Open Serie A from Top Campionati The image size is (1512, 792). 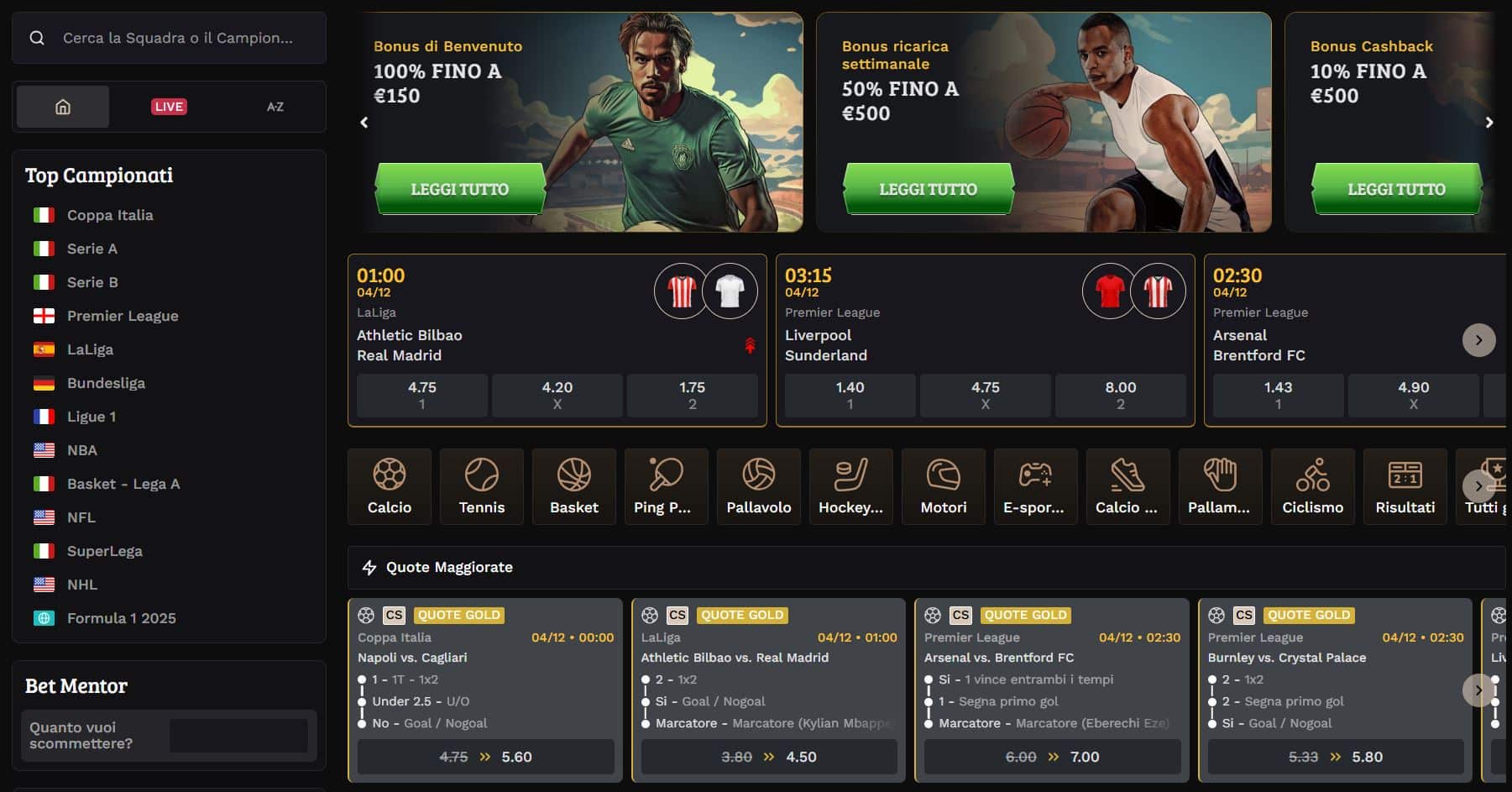click(x=92, y=249)
